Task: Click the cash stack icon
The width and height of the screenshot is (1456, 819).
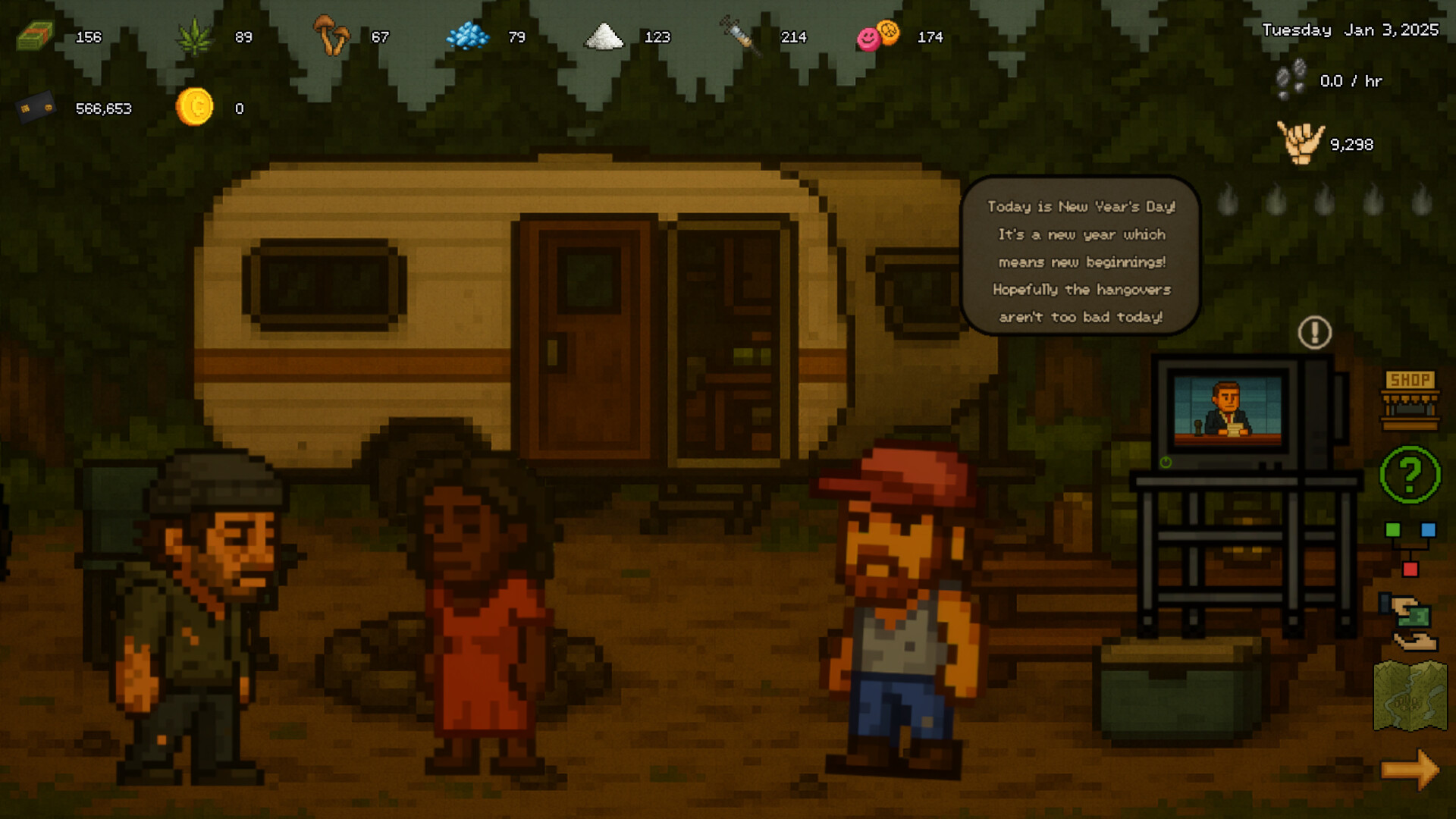Action: (33, 36)
